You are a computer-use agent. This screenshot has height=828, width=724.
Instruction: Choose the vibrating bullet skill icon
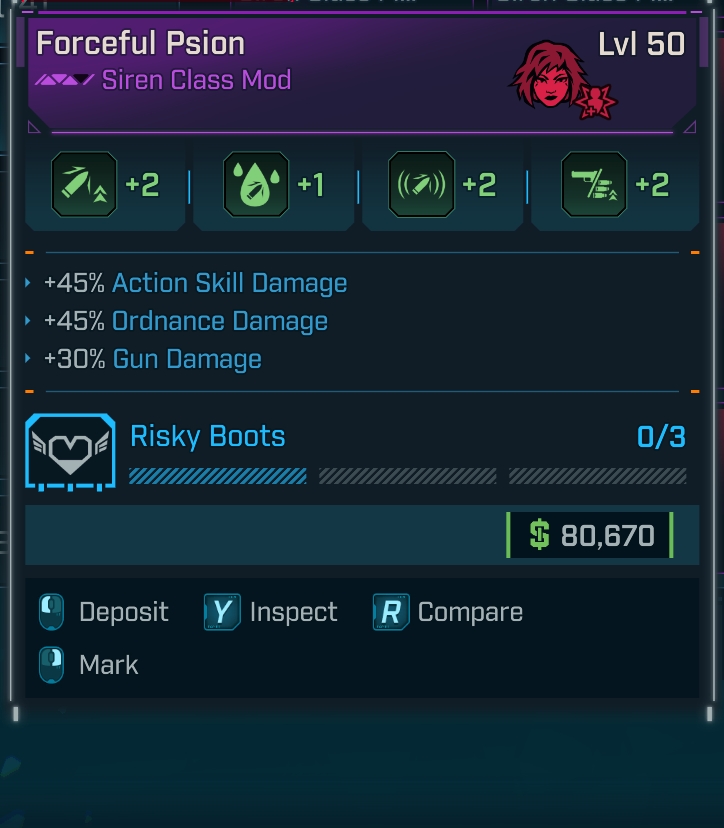[421, 185]
